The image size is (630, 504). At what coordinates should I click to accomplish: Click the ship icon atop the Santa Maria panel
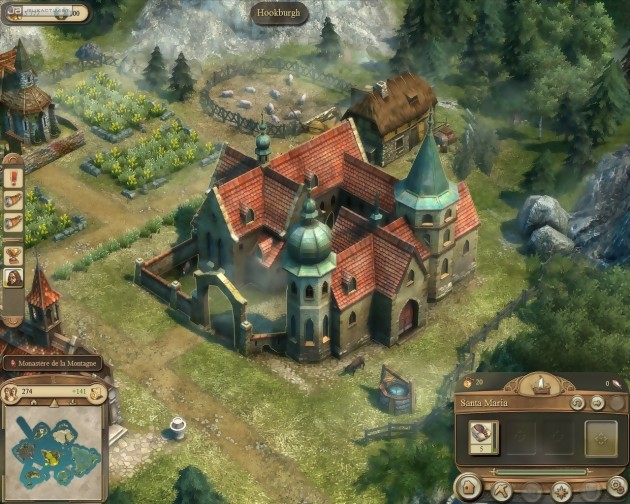pyautogui.click(x=540, y=384)
